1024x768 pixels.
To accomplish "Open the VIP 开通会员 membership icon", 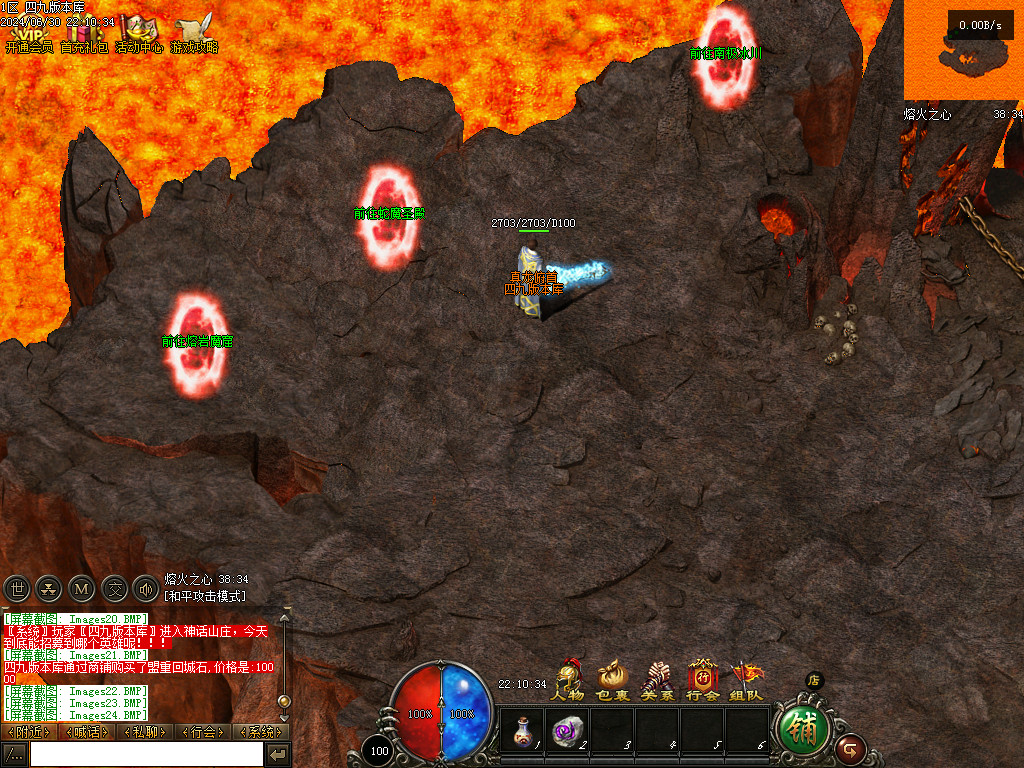I will click(28, 35).
